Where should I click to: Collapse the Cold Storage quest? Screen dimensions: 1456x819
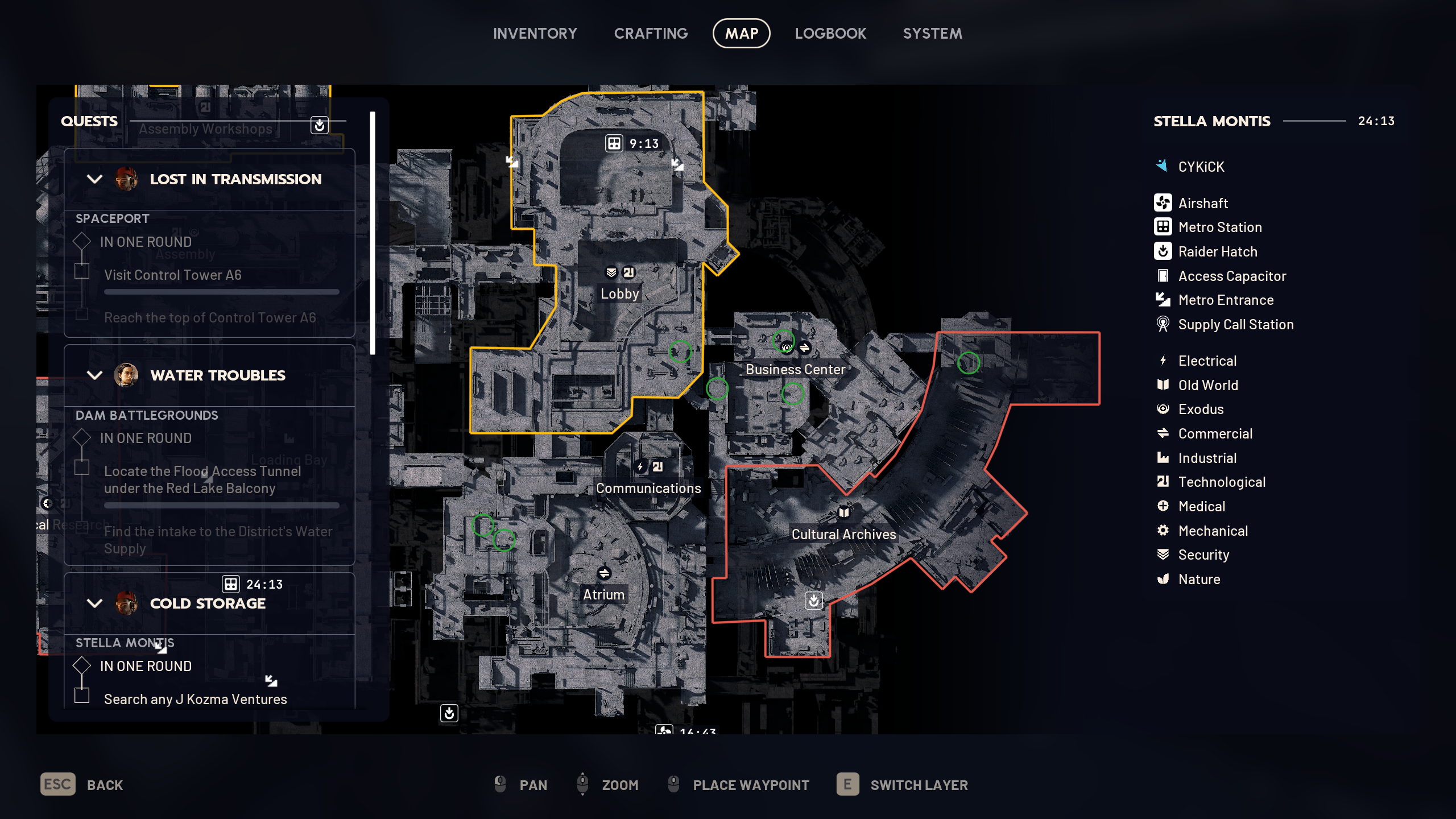click(x=94, y=603)
